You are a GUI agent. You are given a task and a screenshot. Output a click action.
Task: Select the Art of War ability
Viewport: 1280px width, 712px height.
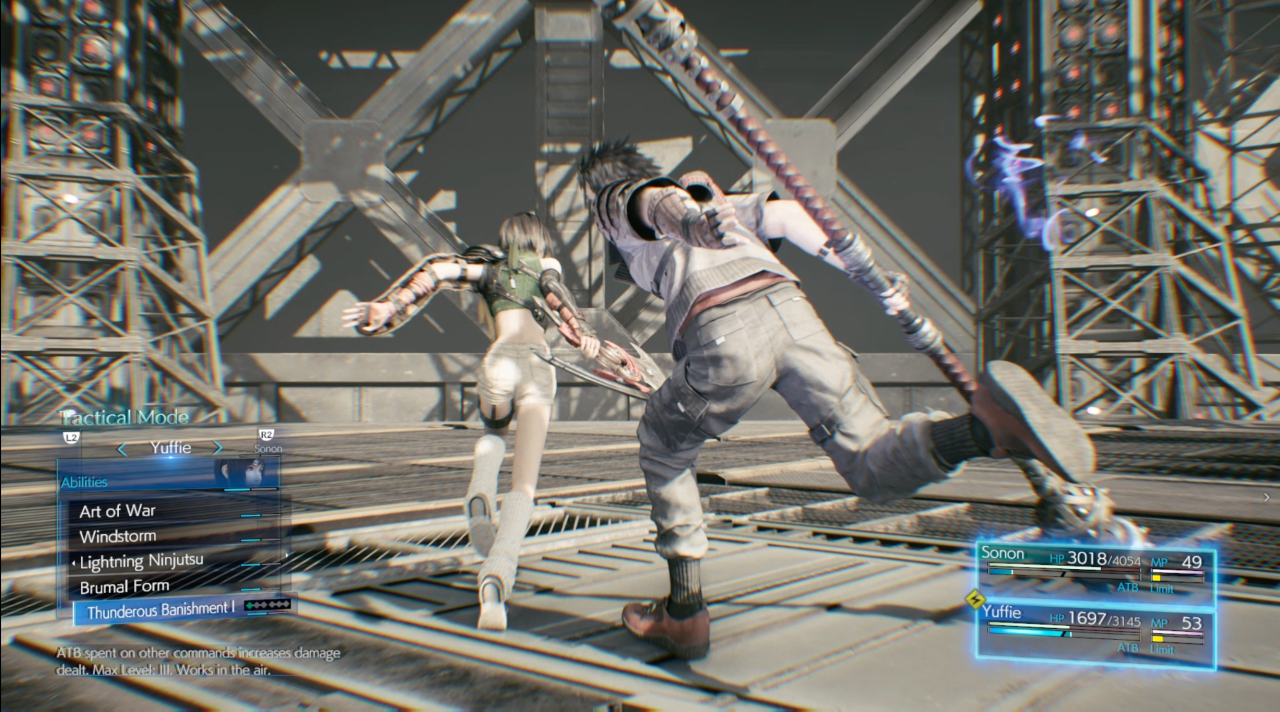[x=118, y=511]
